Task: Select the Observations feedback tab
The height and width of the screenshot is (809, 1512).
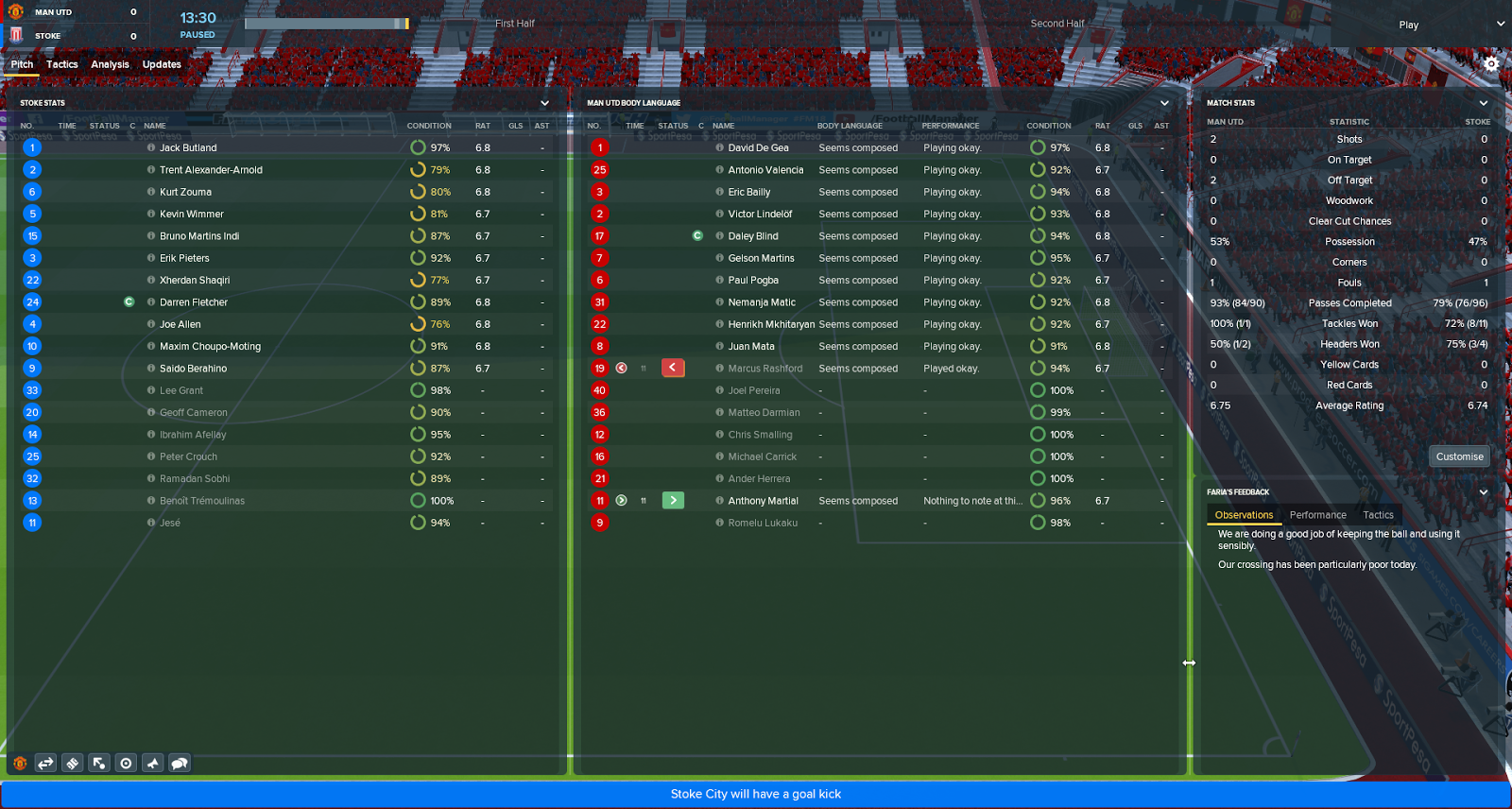Action: coord(1244,514)
